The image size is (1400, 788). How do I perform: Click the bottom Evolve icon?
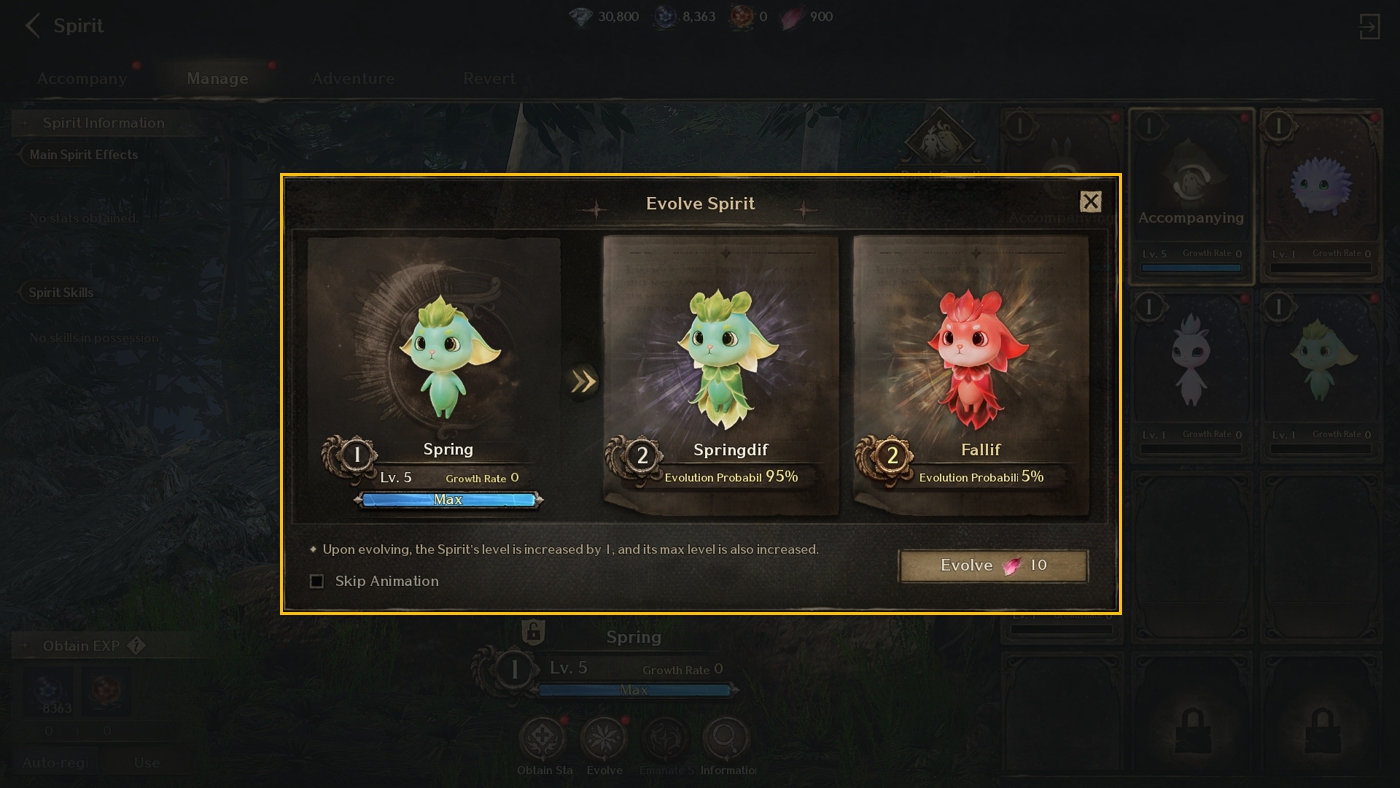[x=604, y=741]
